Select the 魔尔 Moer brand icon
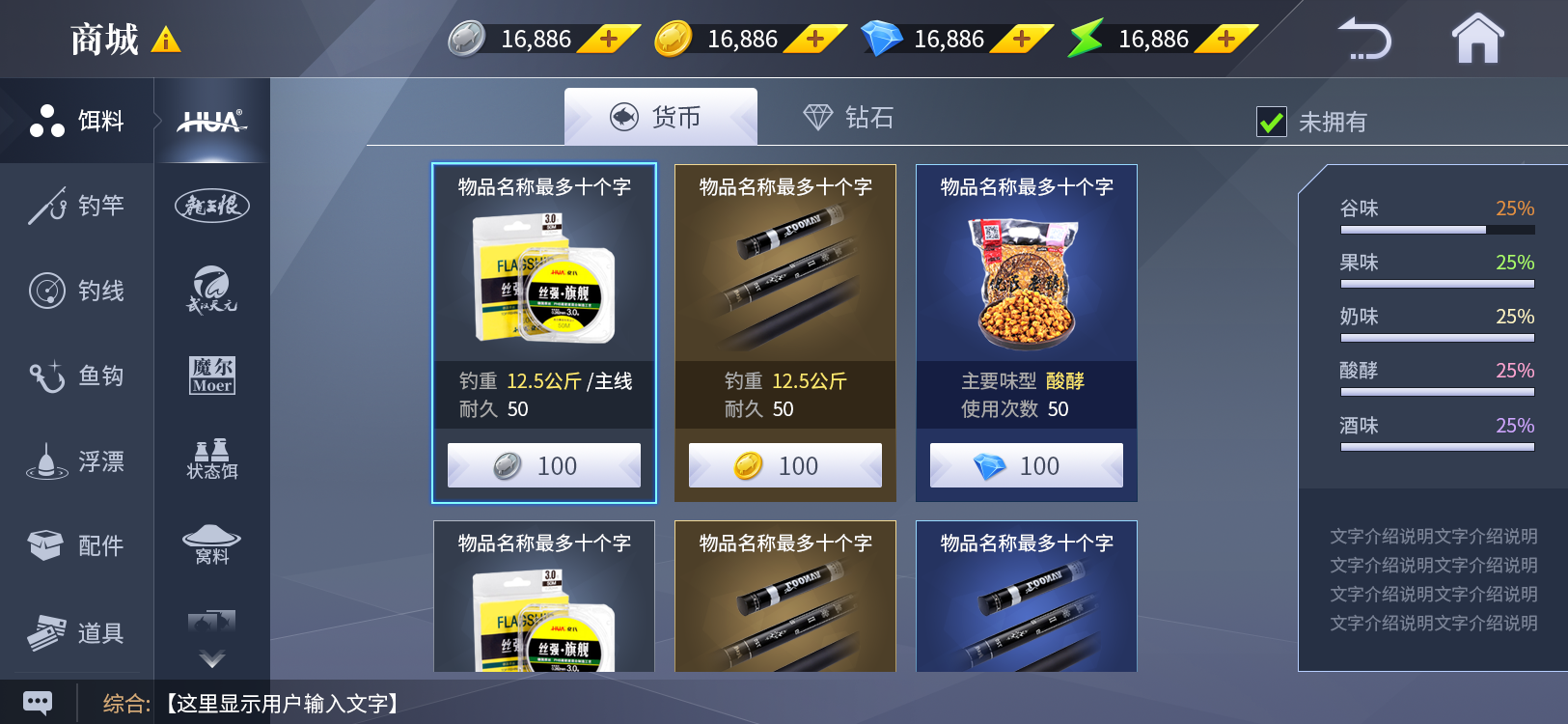 [210, 375]
